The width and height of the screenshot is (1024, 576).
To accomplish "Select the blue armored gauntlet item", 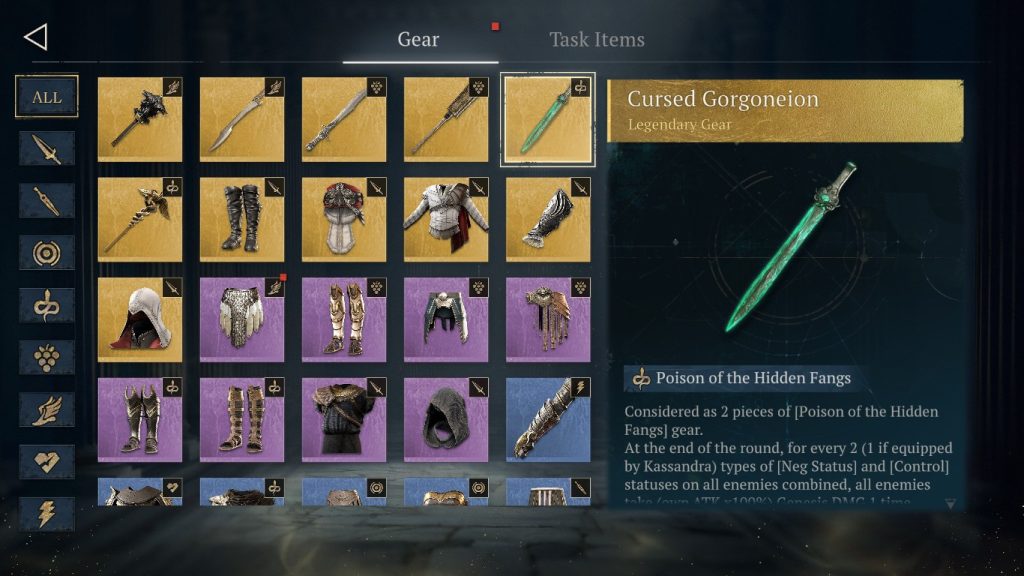I will [548, 419].
